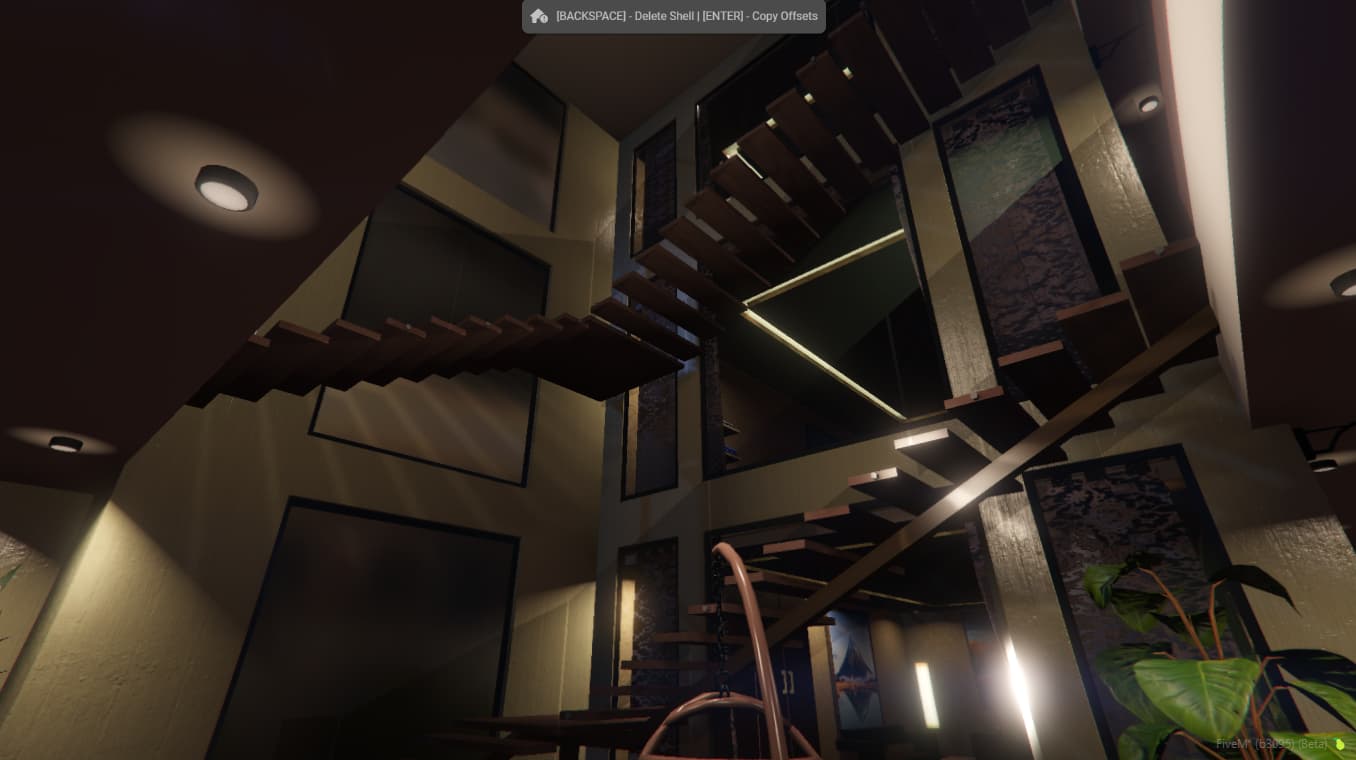Click the potted plant bottom-right
The width and height of the screenshot is (1356, 760).
[x=1200, y=660]
